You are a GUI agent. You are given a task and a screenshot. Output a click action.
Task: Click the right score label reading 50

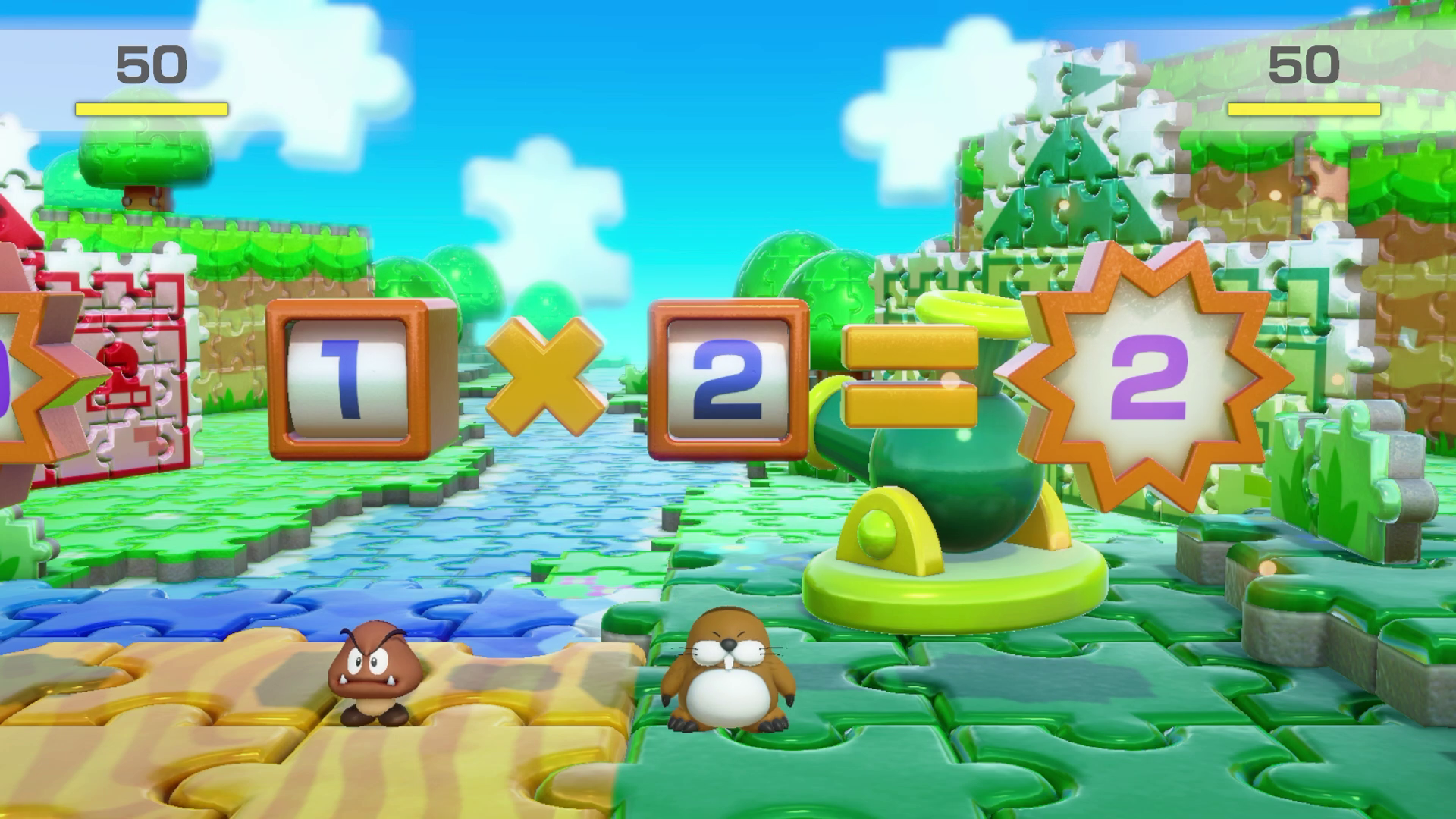click(x=1306, y=64)
